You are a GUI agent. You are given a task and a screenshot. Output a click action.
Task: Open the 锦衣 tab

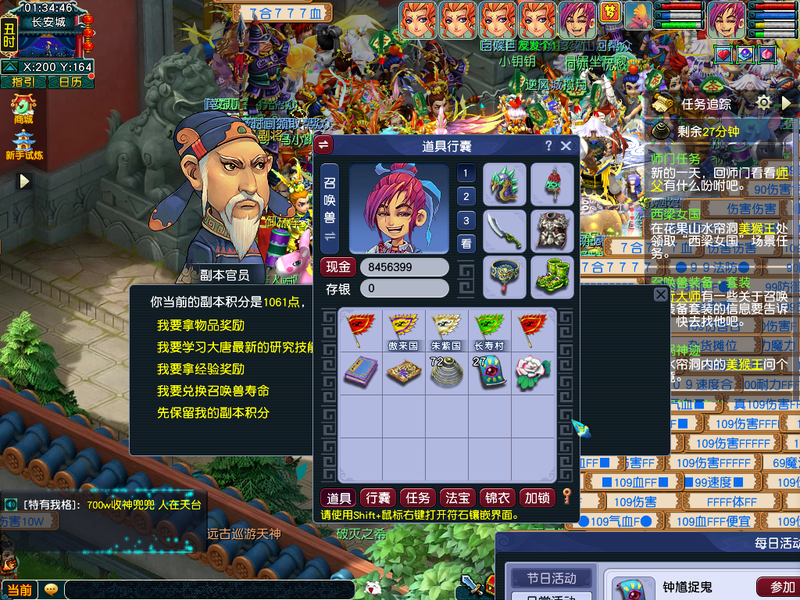tap(496, 498)
